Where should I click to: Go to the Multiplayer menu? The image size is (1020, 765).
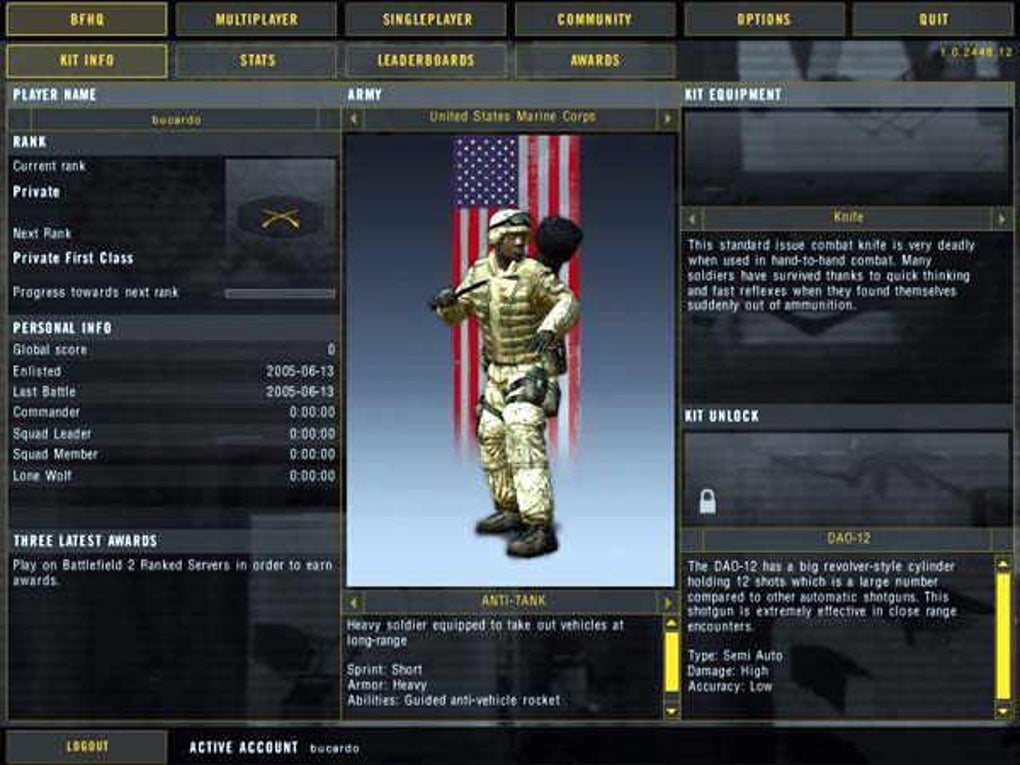point(256,19)
